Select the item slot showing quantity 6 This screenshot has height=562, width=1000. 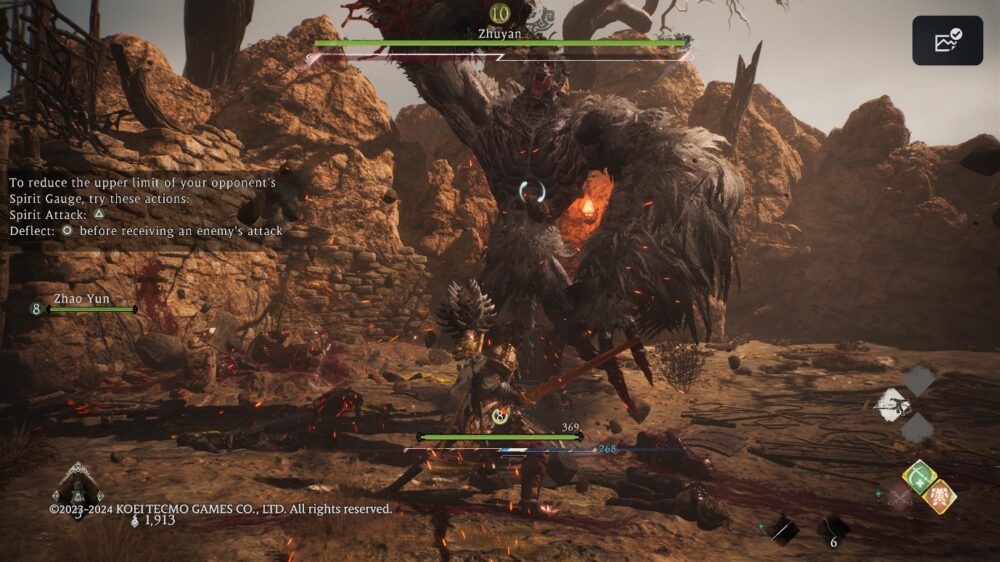(834, 530)
